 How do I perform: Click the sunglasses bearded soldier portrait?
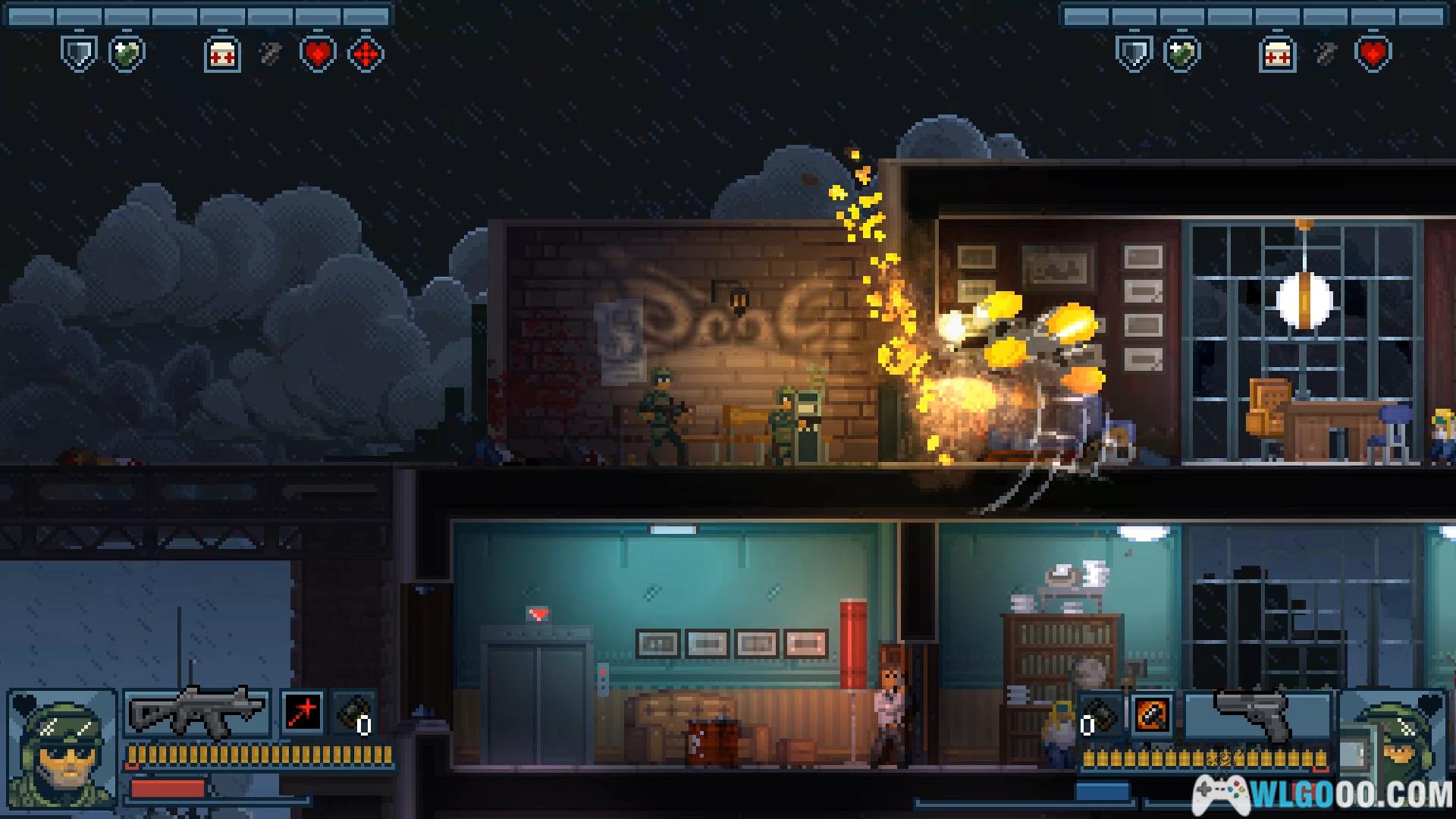pos(62,749)
